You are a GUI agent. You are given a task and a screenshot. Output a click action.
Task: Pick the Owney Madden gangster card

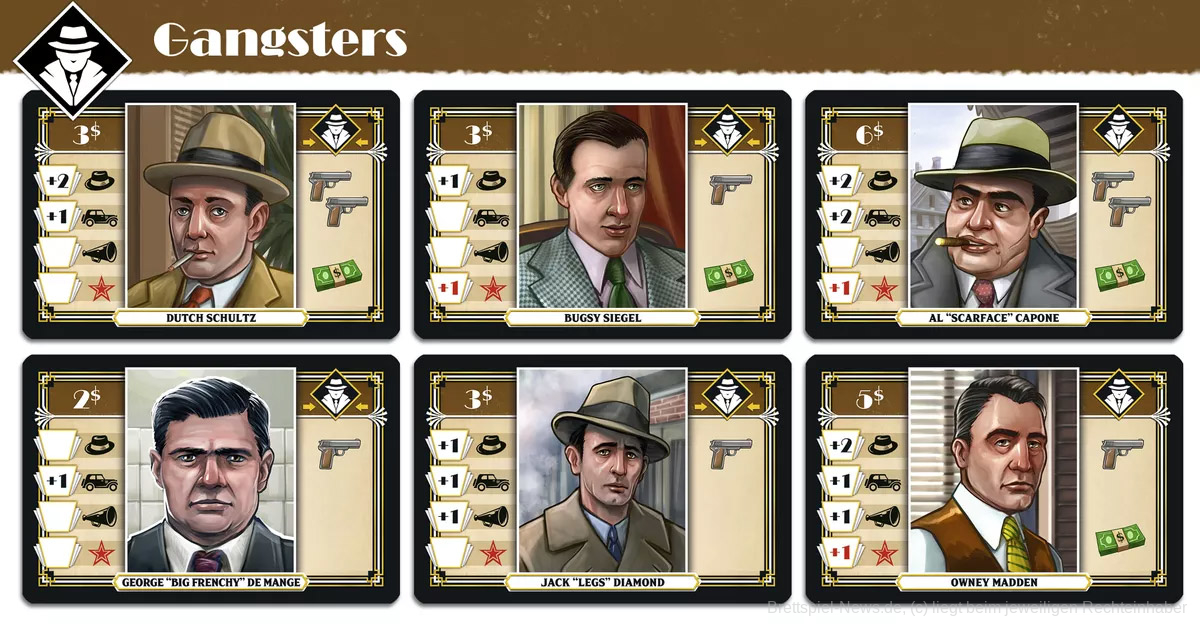tap(993, 478)
